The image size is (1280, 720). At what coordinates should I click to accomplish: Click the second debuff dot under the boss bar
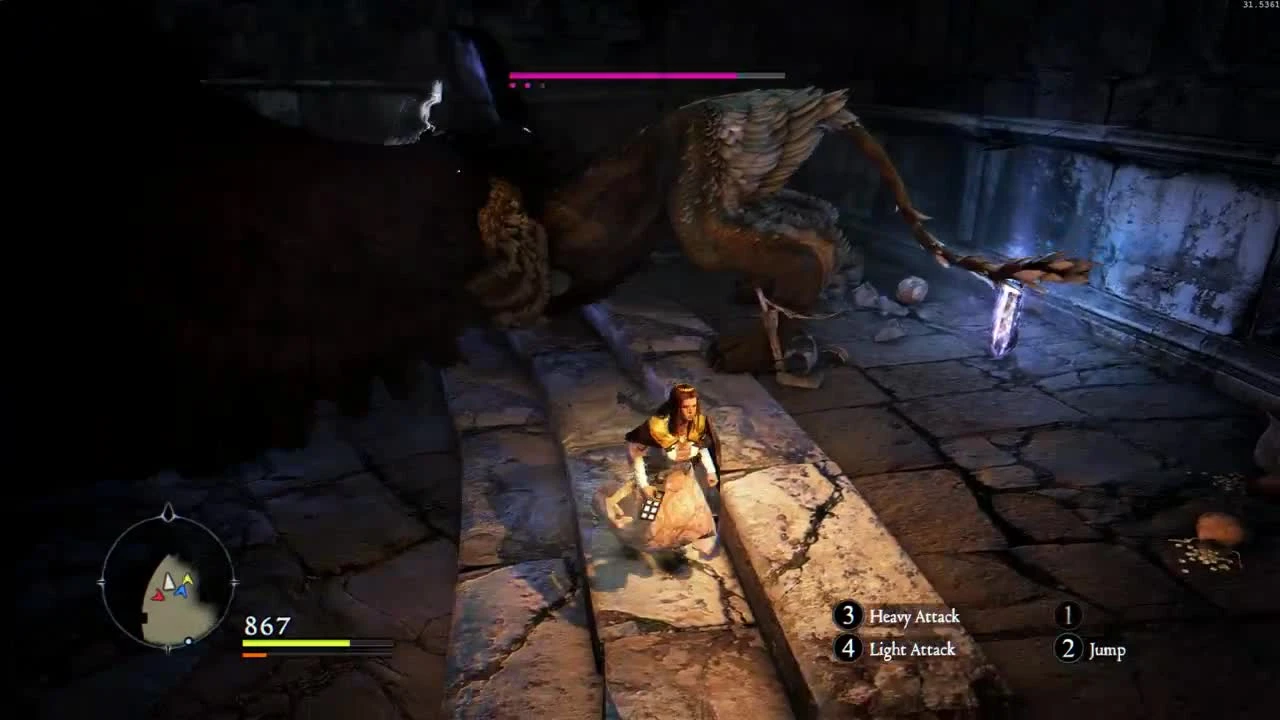click(527, 84)
